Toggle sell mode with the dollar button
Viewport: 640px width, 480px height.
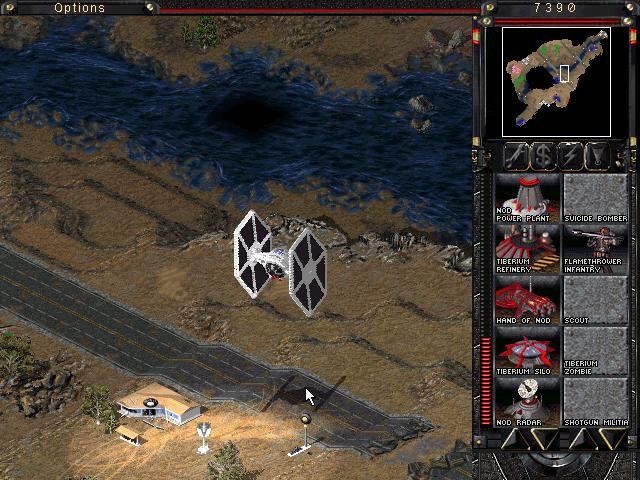pos(543,156)
